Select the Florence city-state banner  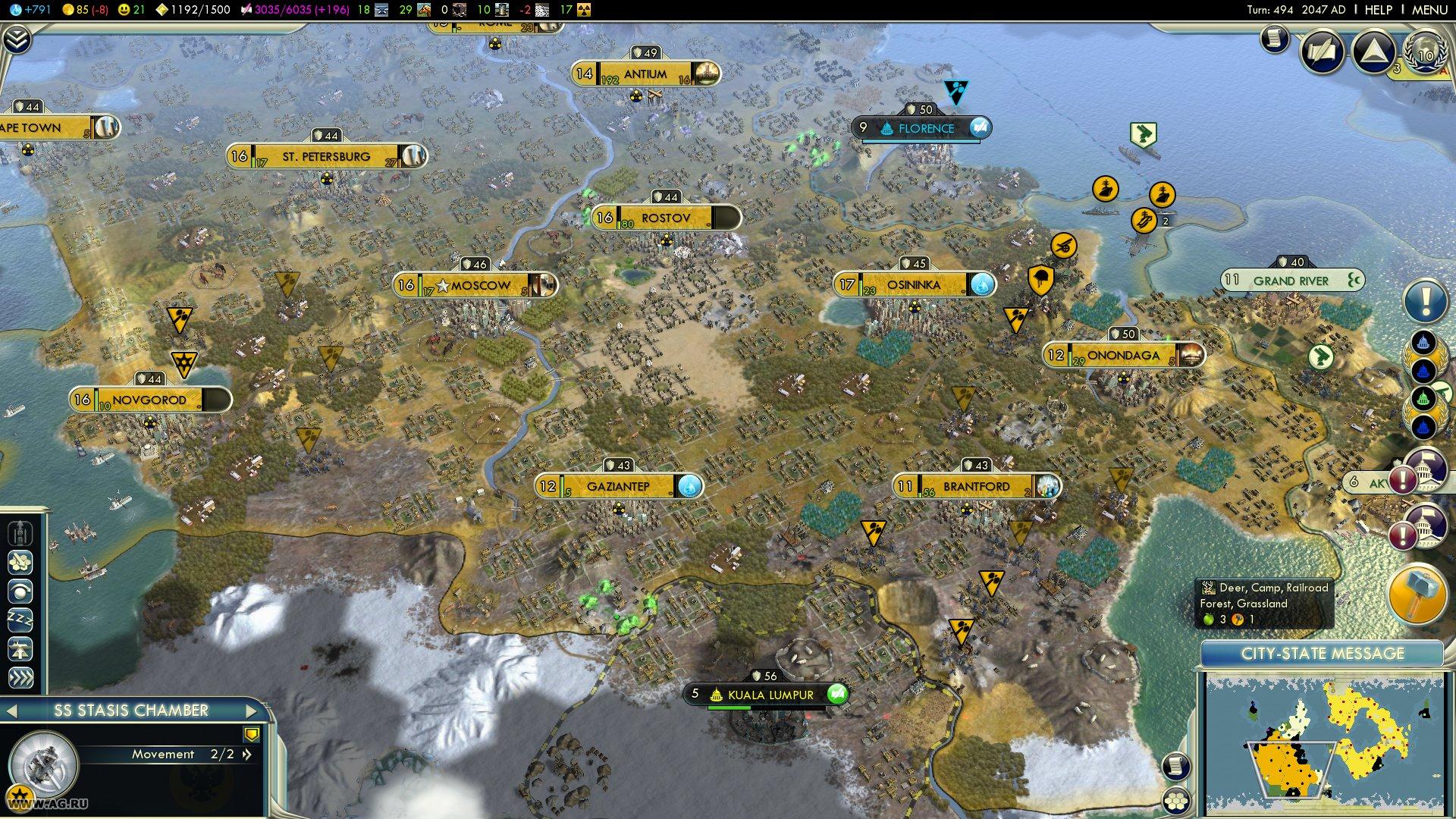[922, 128]
